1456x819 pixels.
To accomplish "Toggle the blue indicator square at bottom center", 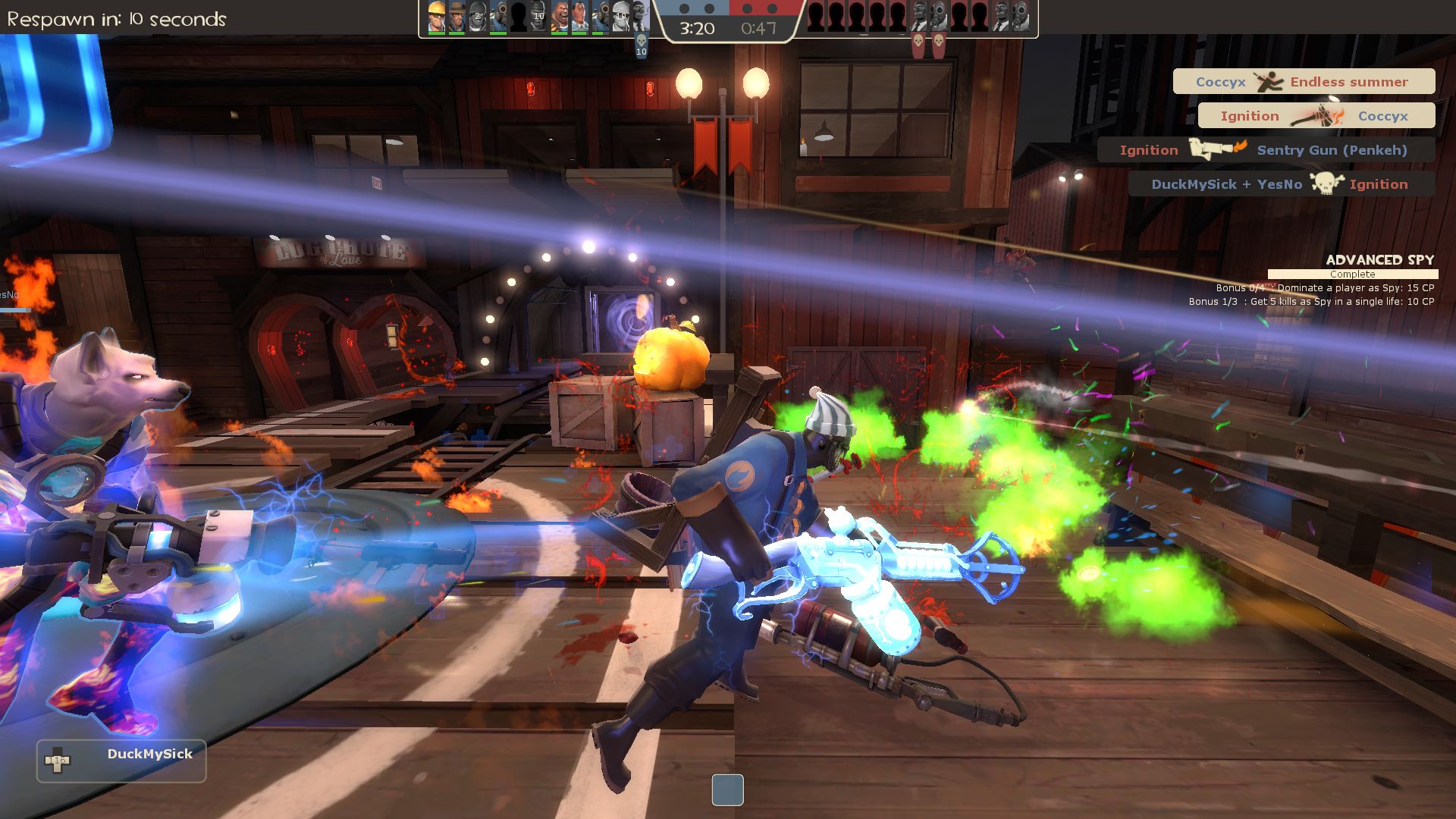I will click(x=728, y=790).
